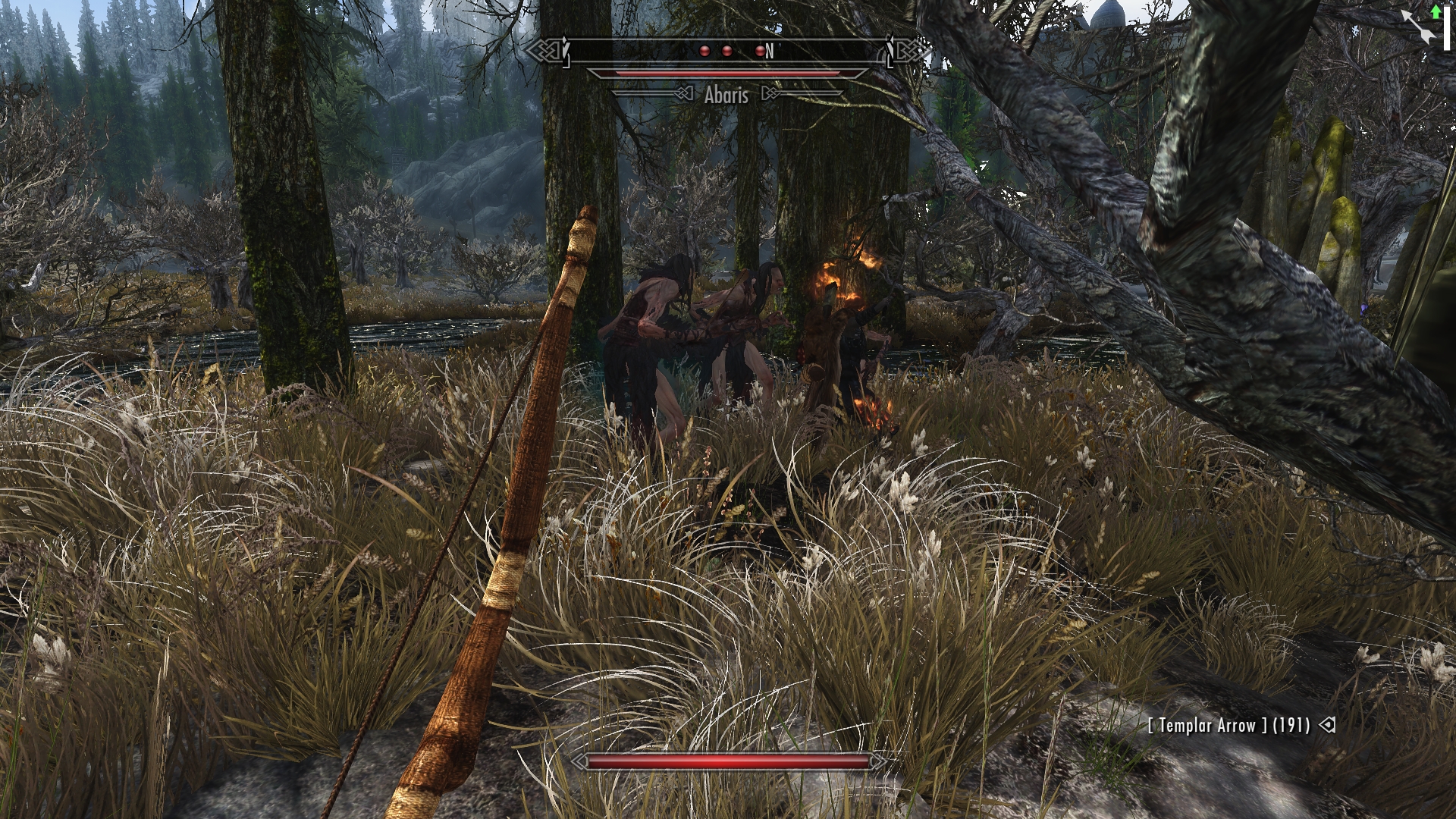Click the arrow buff active effect icon
1456x819 pixels.
pyautogui.click(x=1420, y=27)
